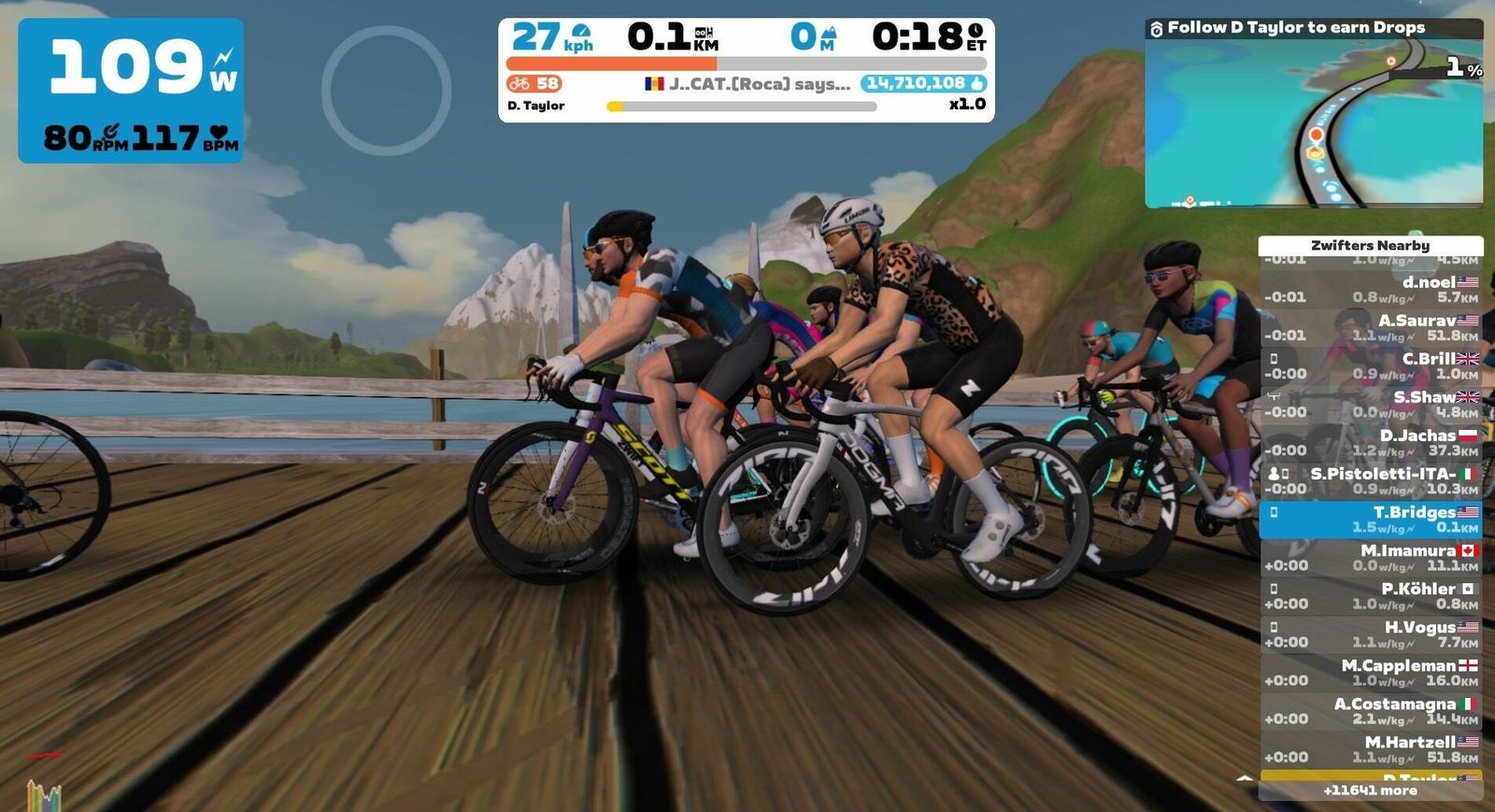Image resolution: width=1495 pixels, height=812 pixels.
Task: Pick S.Shaw rider entry
Action: (x=1371, y=405)
